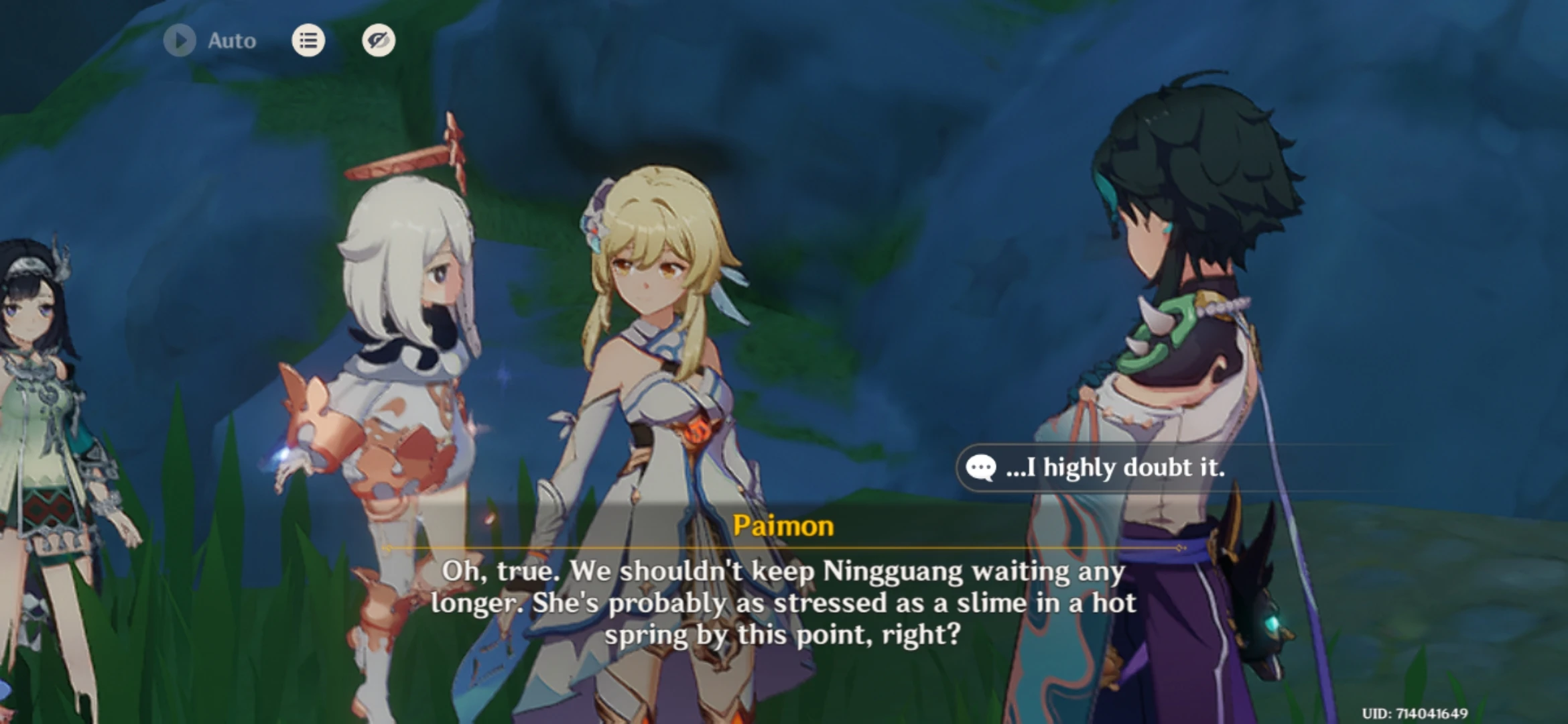Screen dimensions: 1568x724
Task: Choose reply "...I highly doubt it."
Action: coord(1115,468)
